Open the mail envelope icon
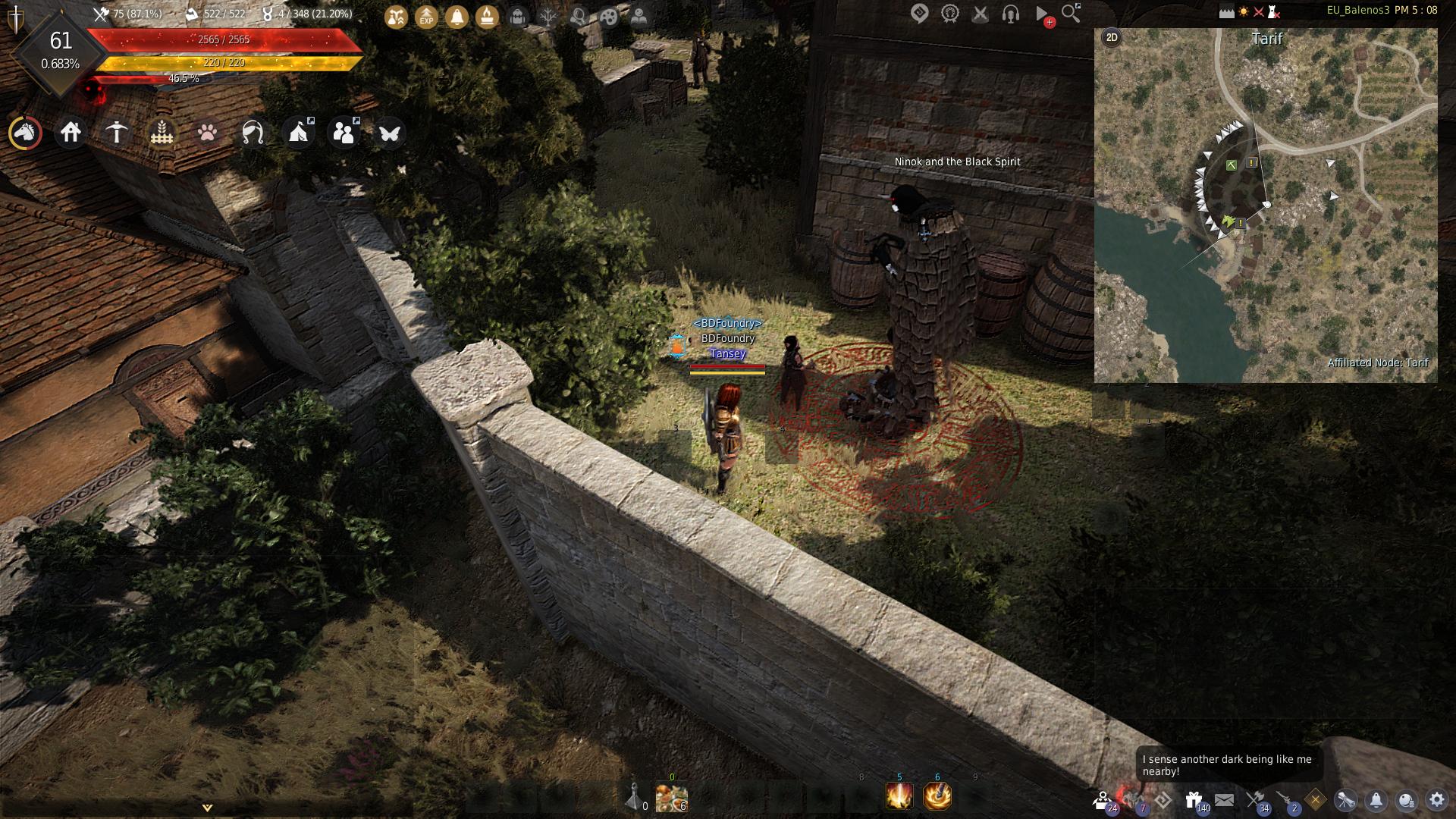Screen dimensions: 1456x819 click(x=1224, y=799)
